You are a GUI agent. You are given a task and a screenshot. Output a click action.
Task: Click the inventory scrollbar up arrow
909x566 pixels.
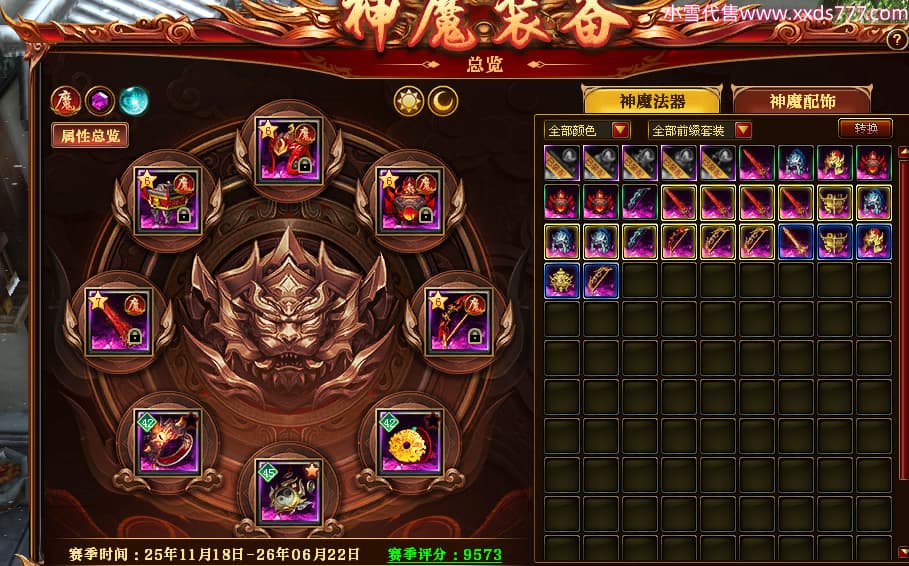click(x=902, y=152)
